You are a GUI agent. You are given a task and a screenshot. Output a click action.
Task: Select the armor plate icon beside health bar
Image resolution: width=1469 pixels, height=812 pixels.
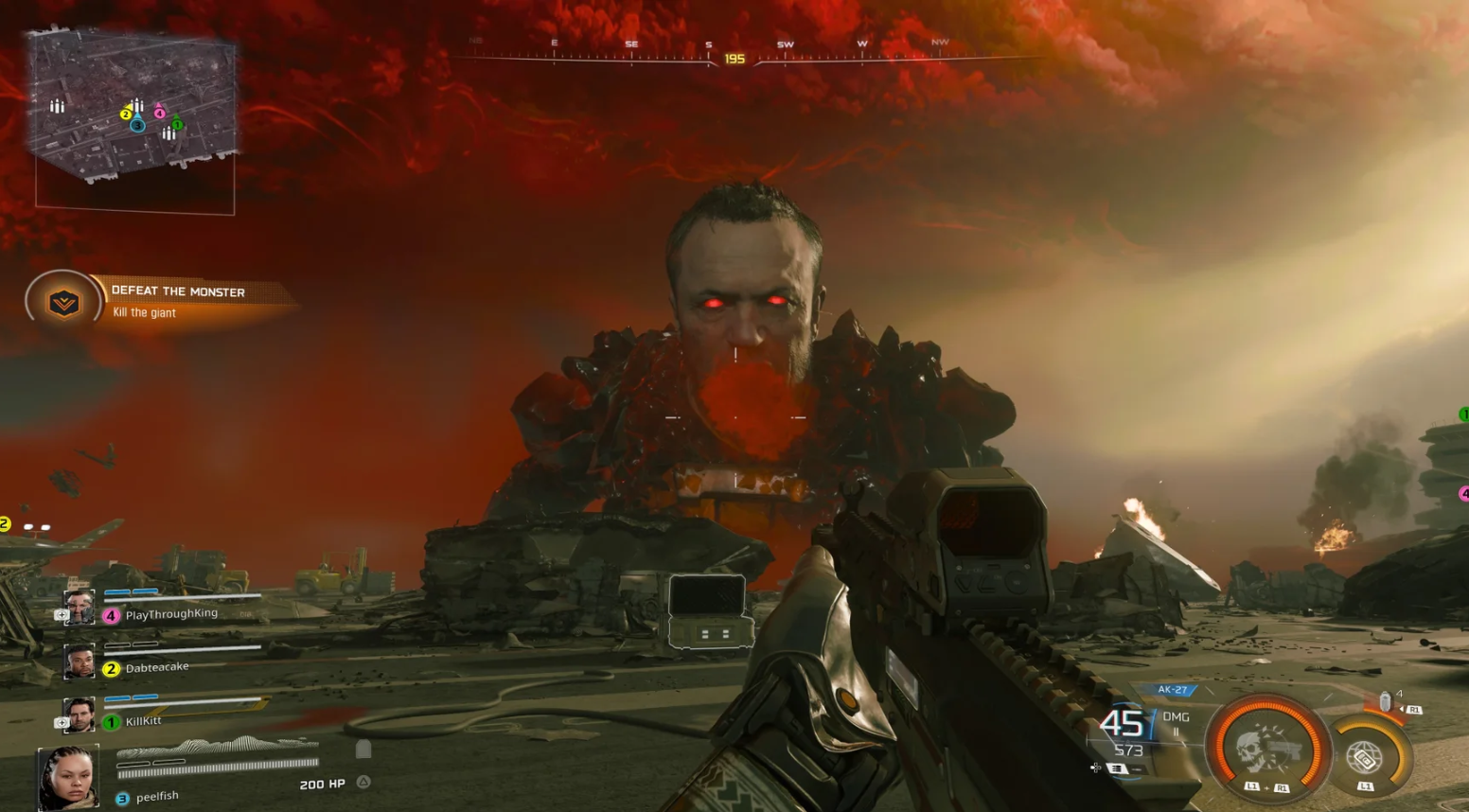coord(363,750)
